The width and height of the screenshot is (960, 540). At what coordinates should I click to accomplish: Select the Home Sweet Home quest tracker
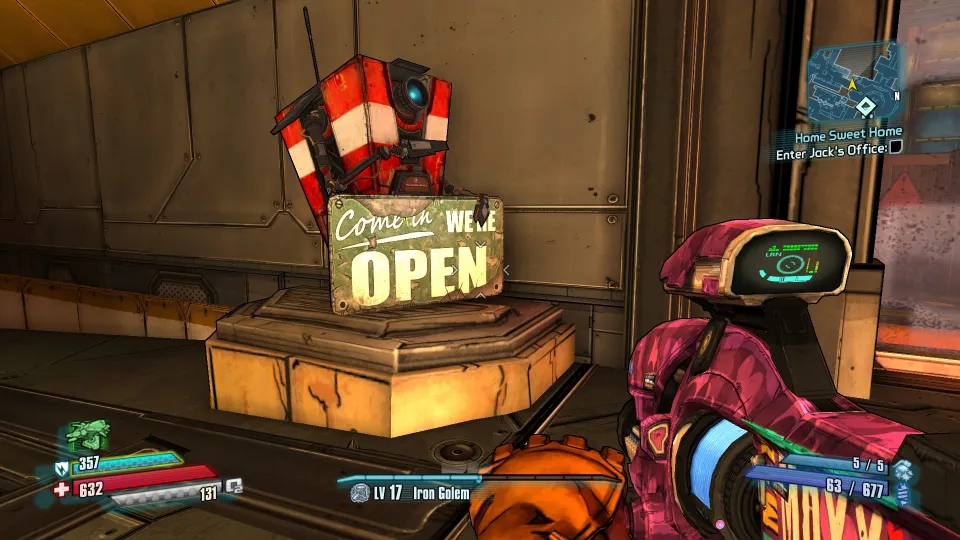pyautogui.click(x=848, y=132)
